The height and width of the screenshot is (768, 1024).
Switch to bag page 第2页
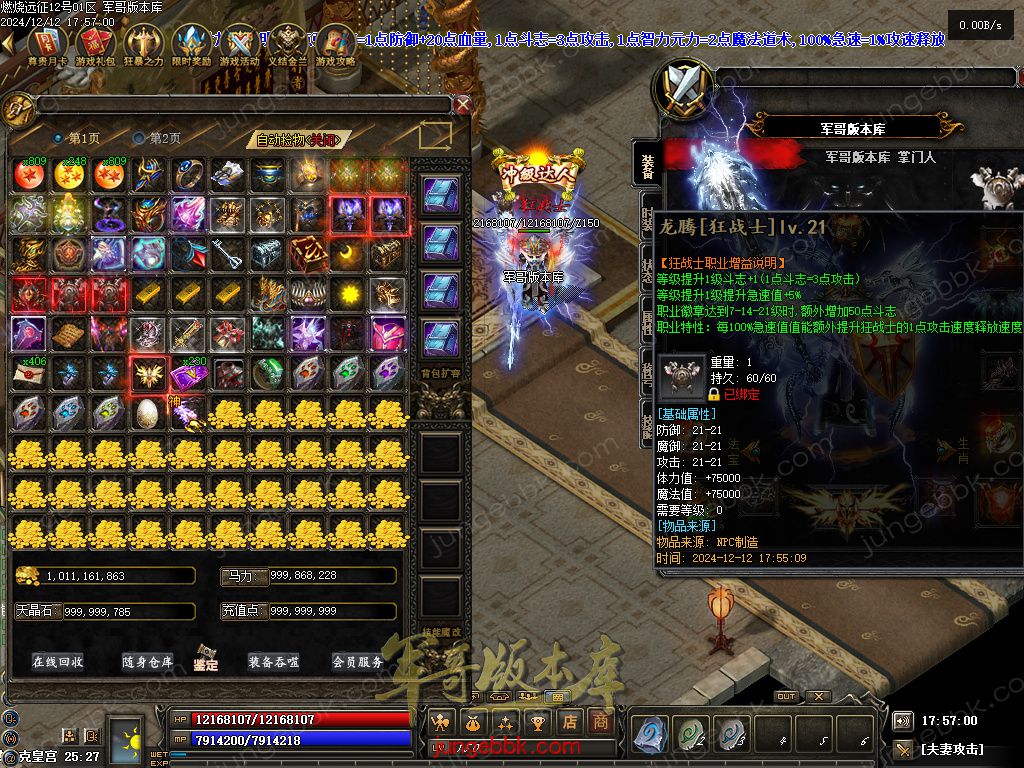point(158,138)
